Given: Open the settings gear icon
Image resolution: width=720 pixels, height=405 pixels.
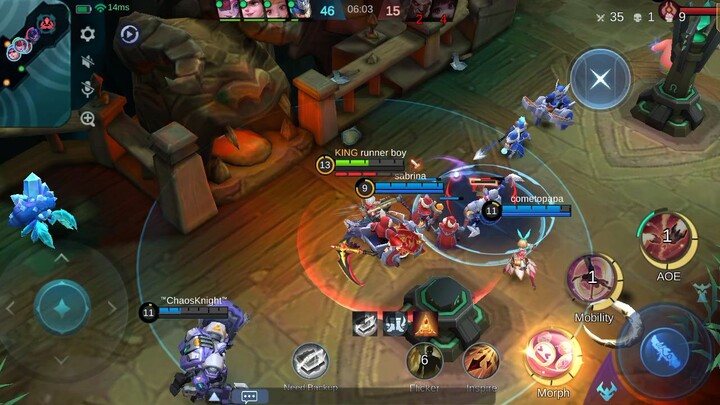Looking at the screenshot, I should [88, 34].
